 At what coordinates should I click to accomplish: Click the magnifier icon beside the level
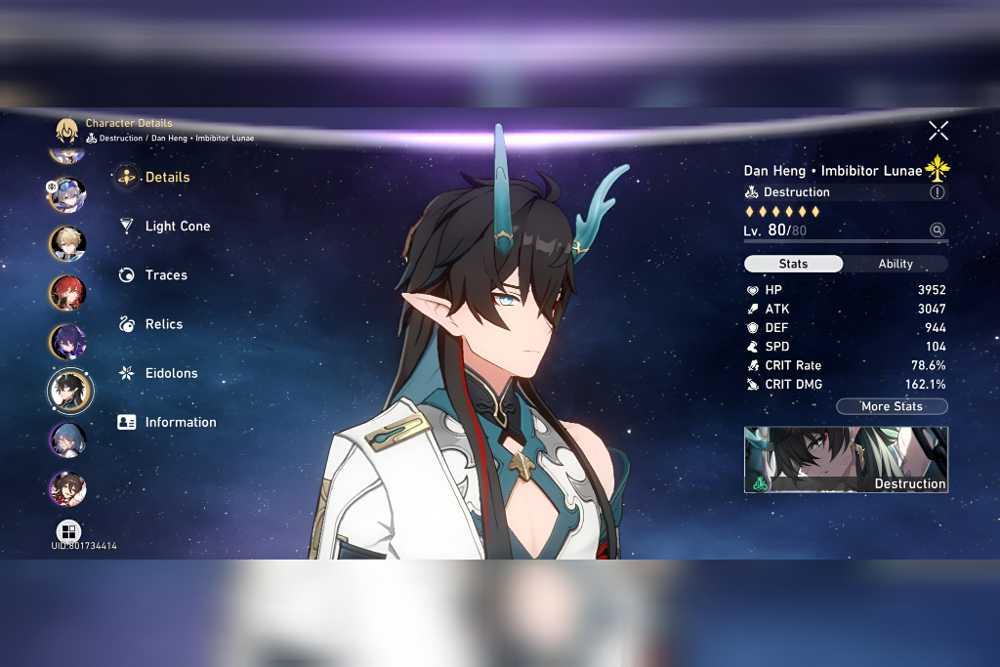pos(937,230)
